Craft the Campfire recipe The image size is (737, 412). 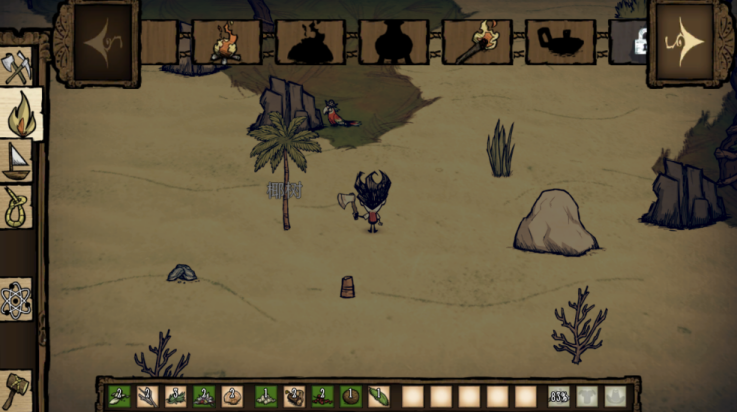(x=226, y=43)
